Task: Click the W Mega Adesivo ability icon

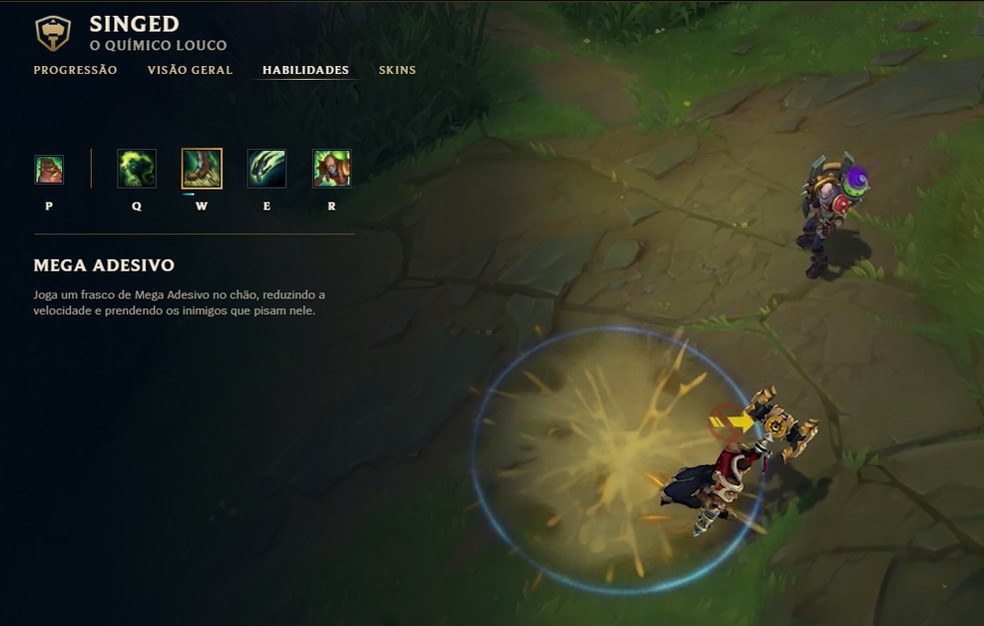Action: (202, 169)
